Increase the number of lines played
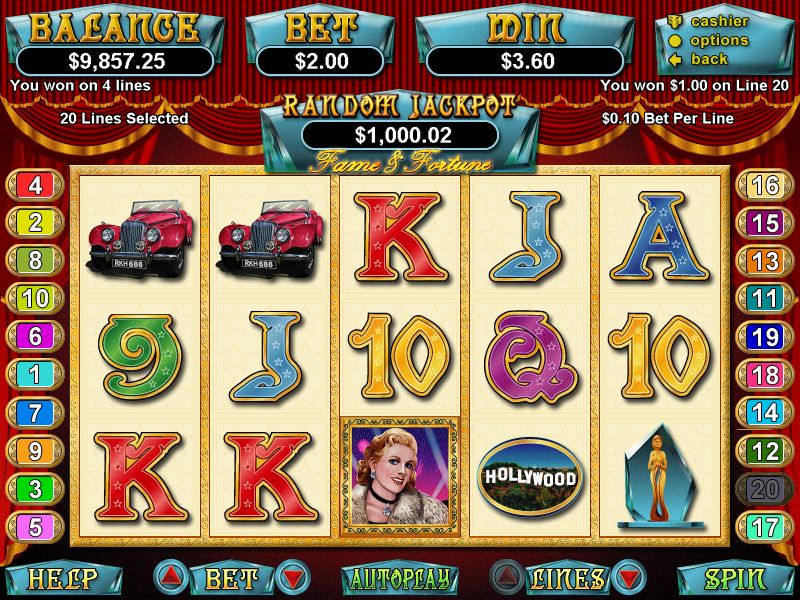This screenshot has height=600, width=800. pyautogui.click(x=506, y=578)
